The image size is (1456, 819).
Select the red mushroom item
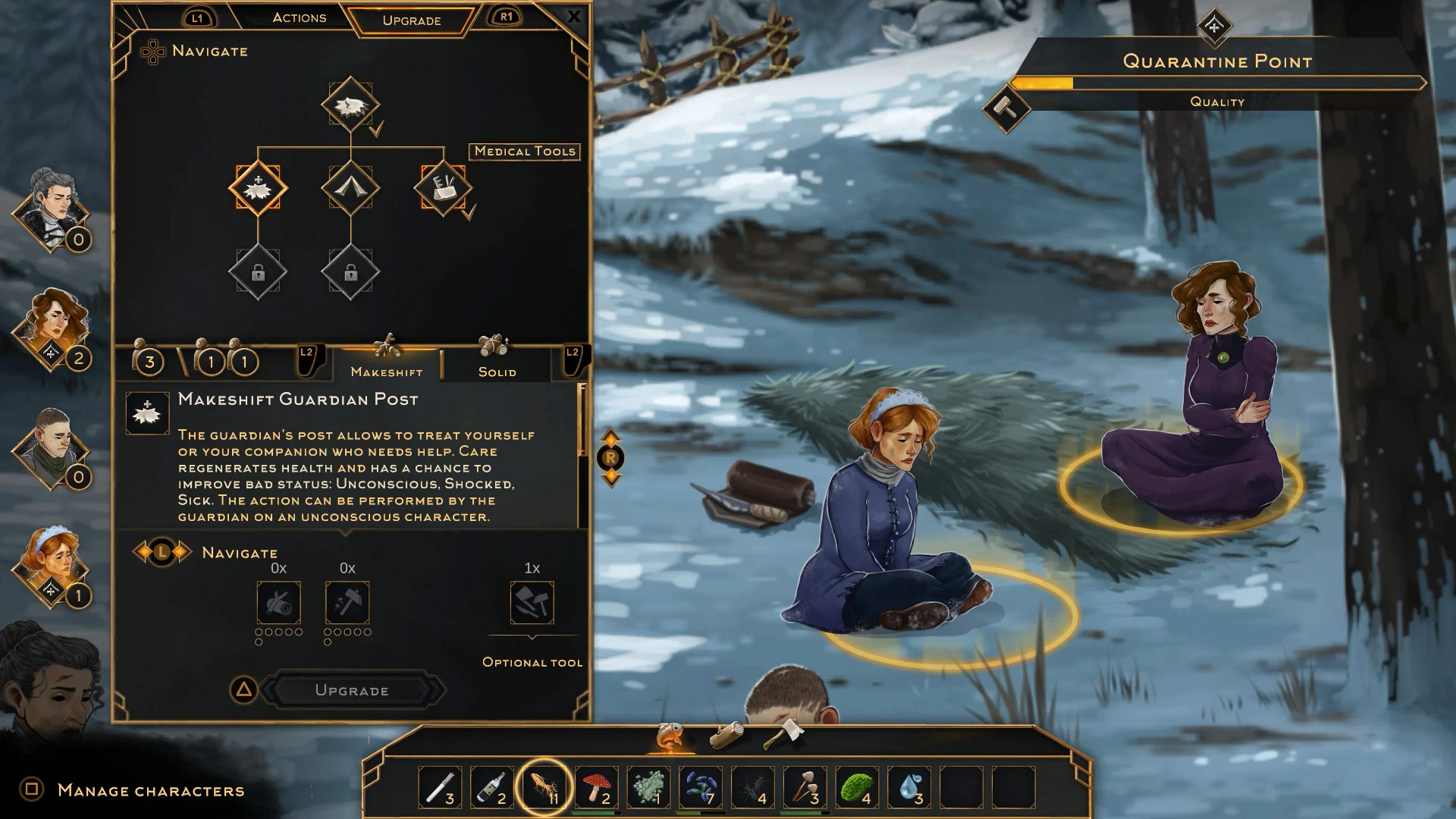(598, 789)
